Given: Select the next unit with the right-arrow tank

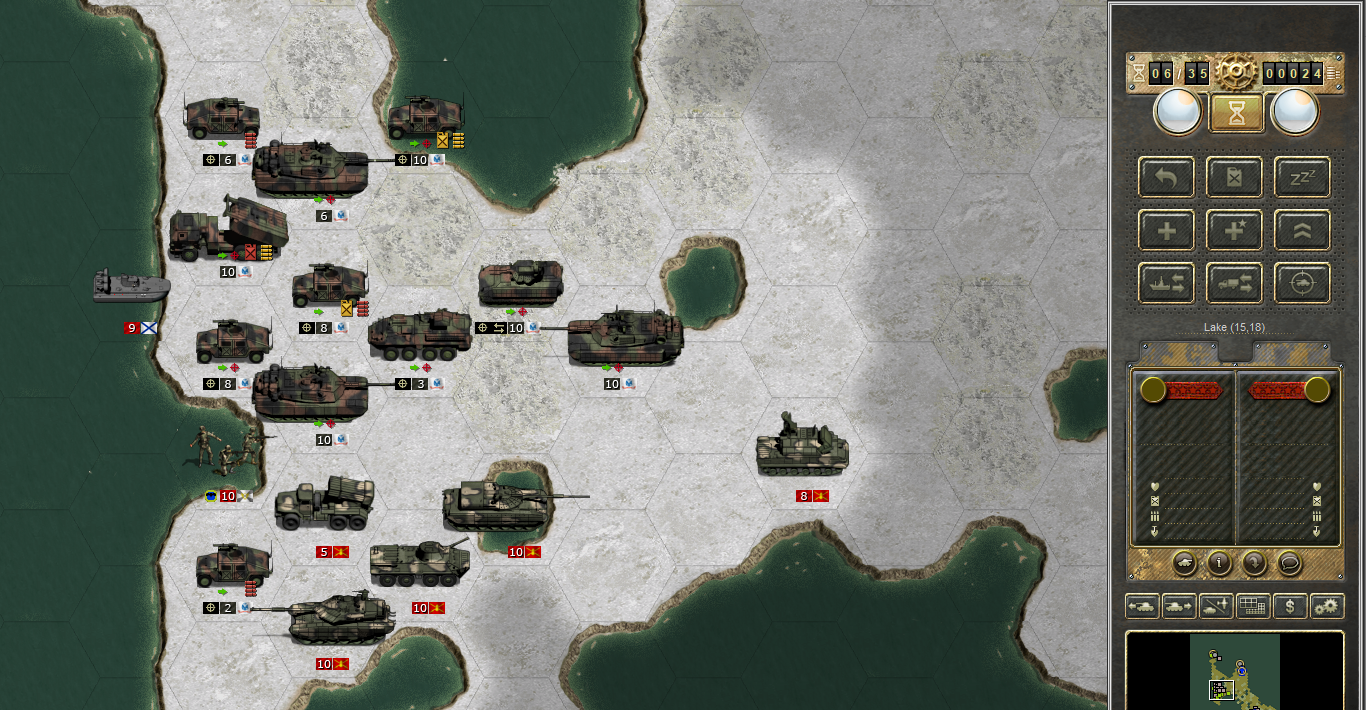Looking at the screenshot, I should (x=1178, y=606).
